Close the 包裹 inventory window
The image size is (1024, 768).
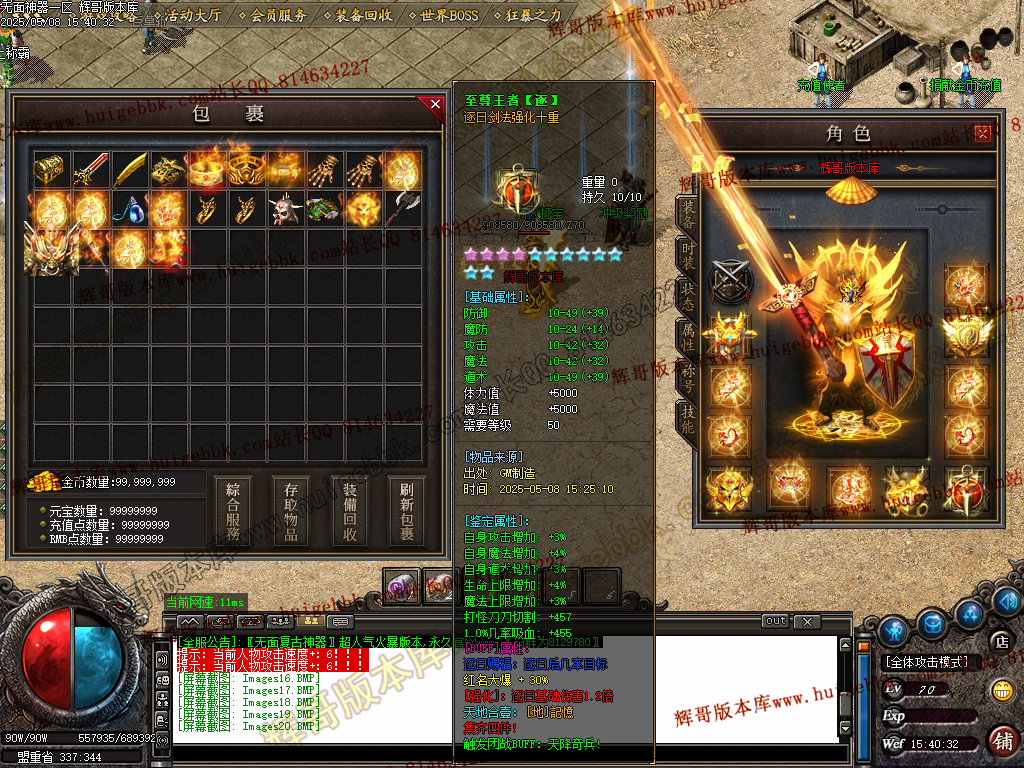(x=434, y=104)
